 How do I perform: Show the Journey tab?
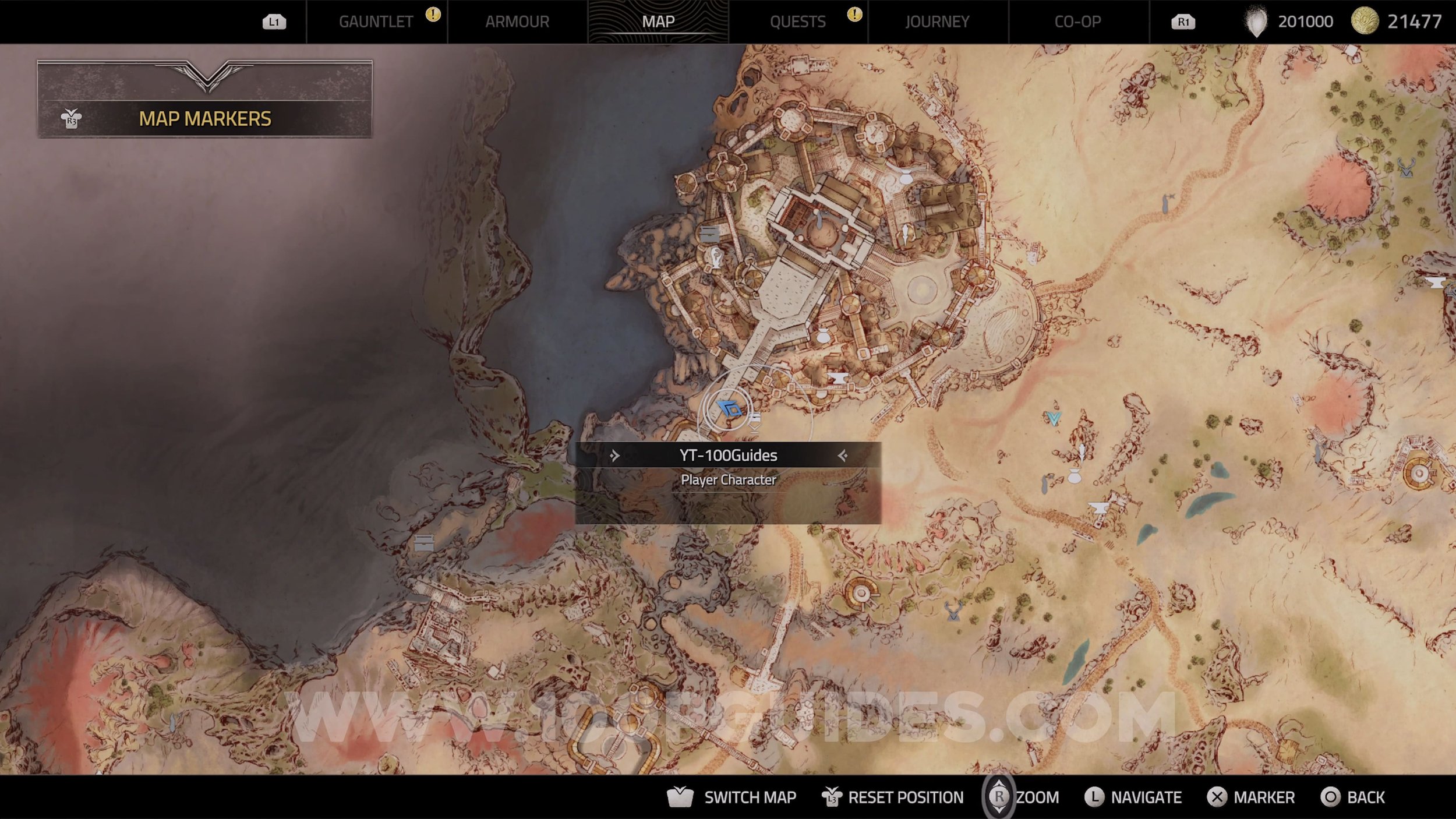[x=937, y=22]
